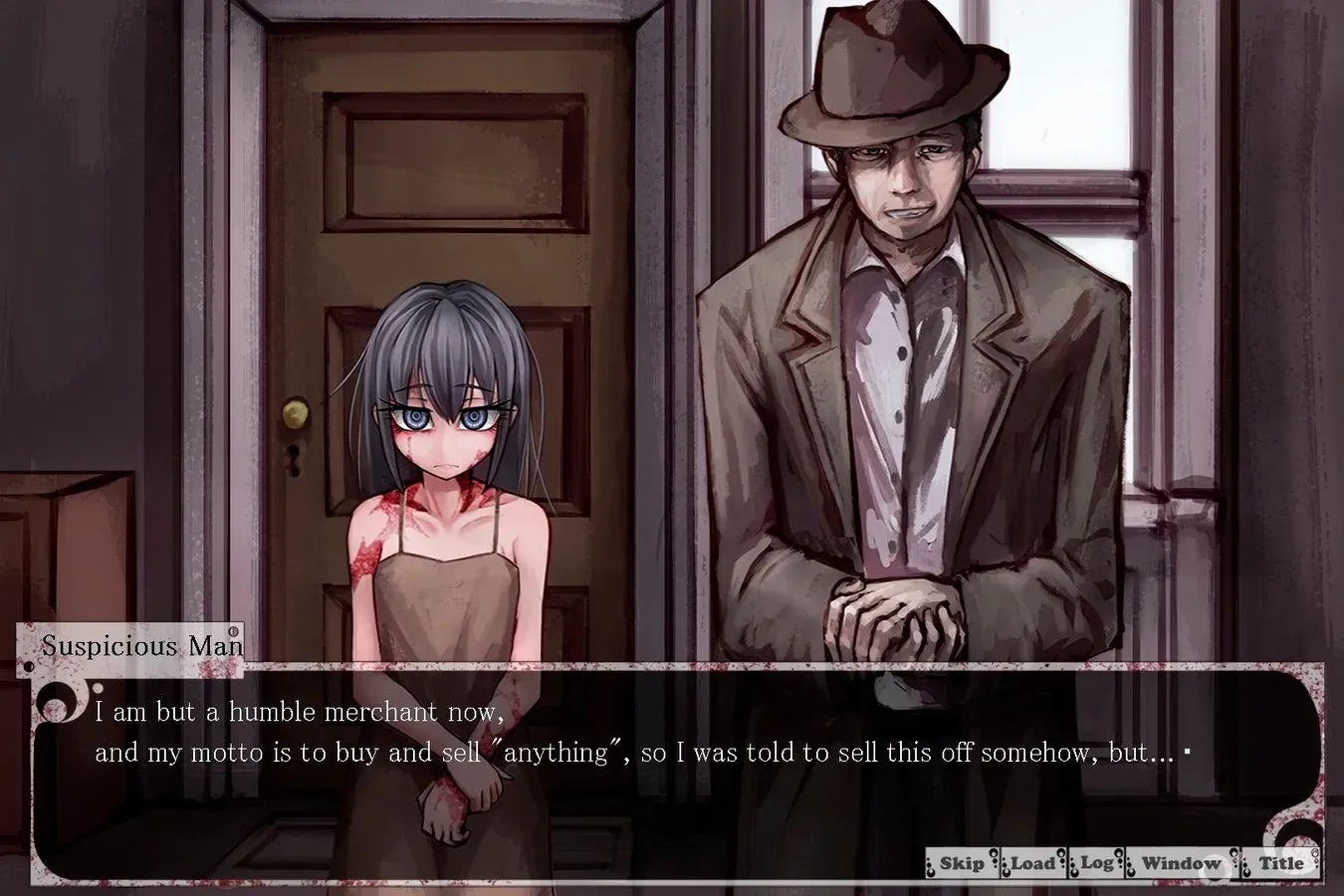This screenshot has width=1344, height=896.
Task: Click the Skip button to fast-forward dialogue
Action: coord(964,862)
